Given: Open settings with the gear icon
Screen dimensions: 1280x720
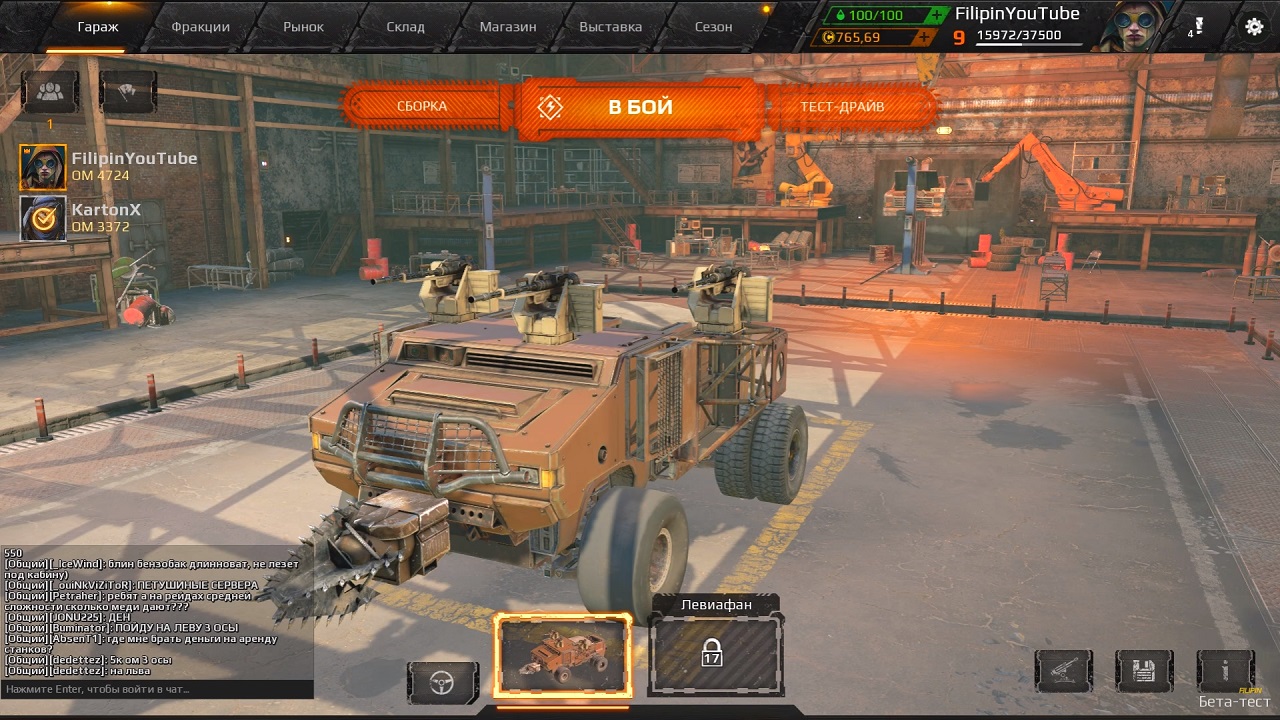Looking at the screenshot, I should coord(1254,27).
